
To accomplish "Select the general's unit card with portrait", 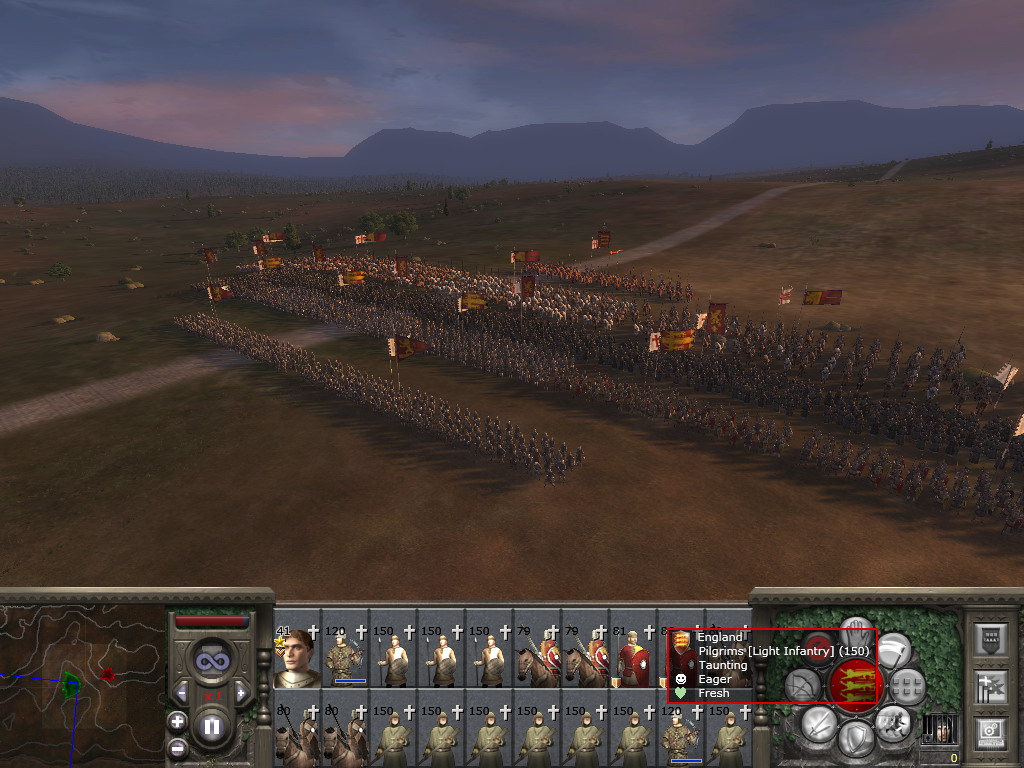I will pyautogui.click(x=295, y=658).
